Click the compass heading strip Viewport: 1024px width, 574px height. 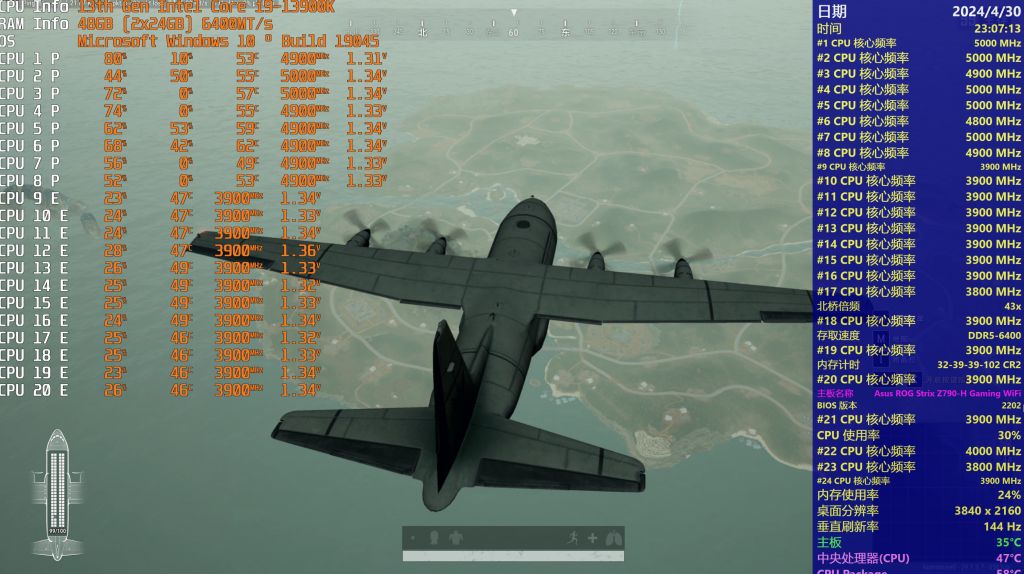[x=514, y=32]
